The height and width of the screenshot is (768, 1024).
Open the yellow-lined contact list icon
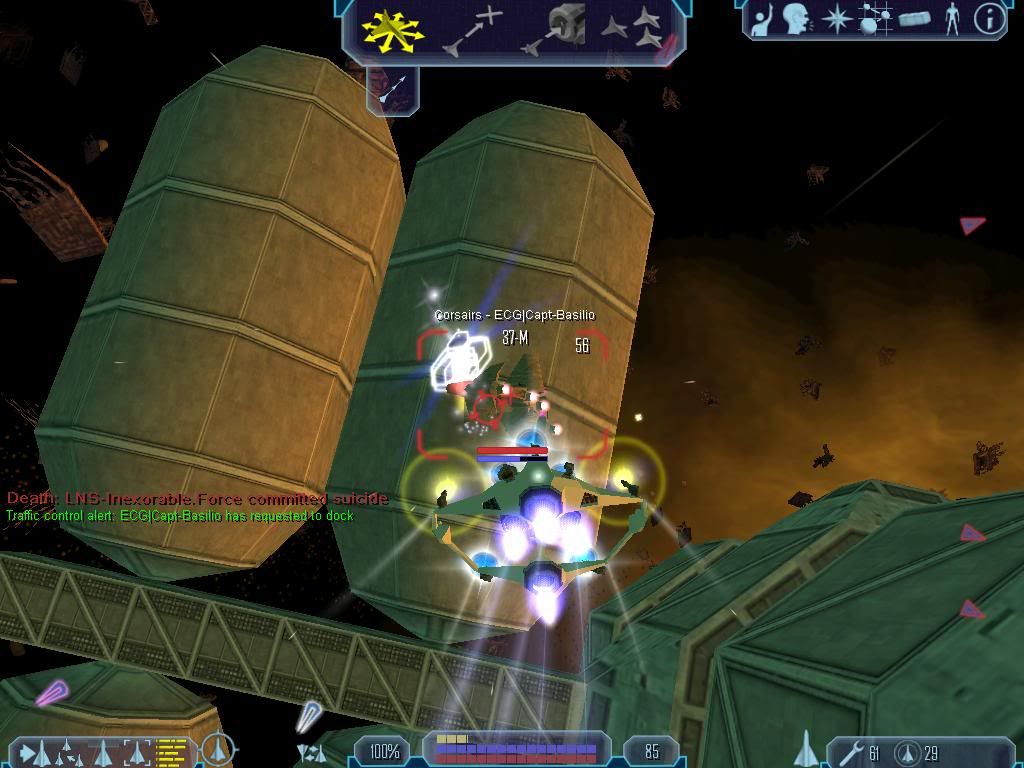pos(174,751)
